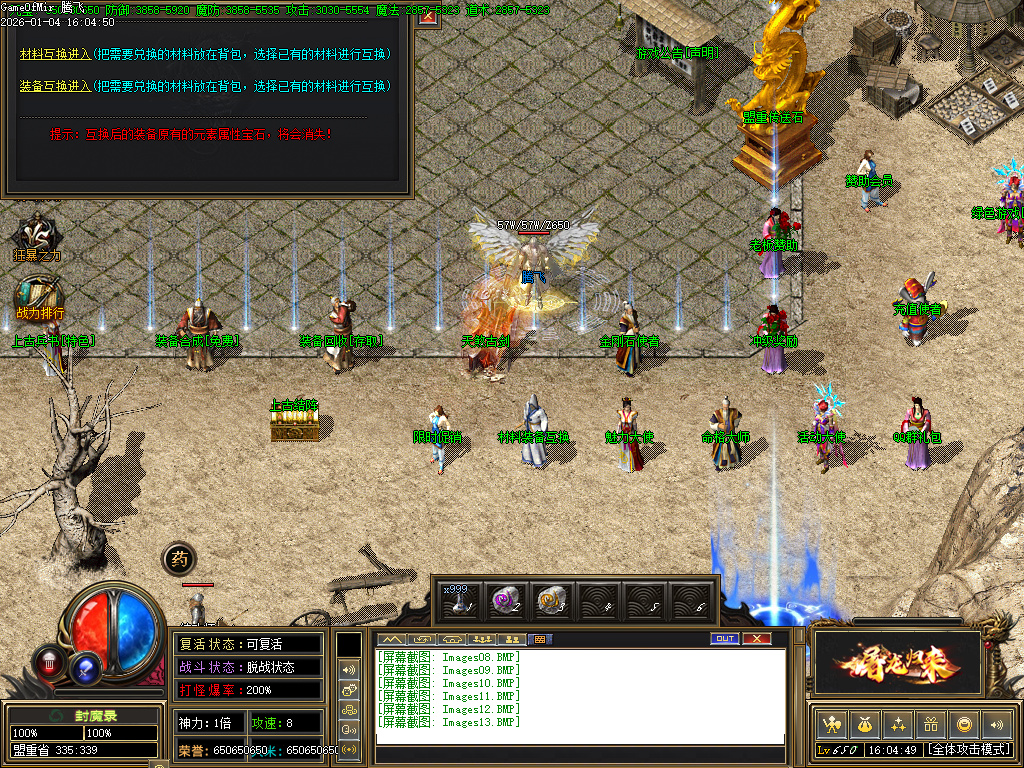The width and height of the screenshot is (1024, 768).
Task: Click the blue OUT button on chat panel
Action: click(x=724, y=639)
